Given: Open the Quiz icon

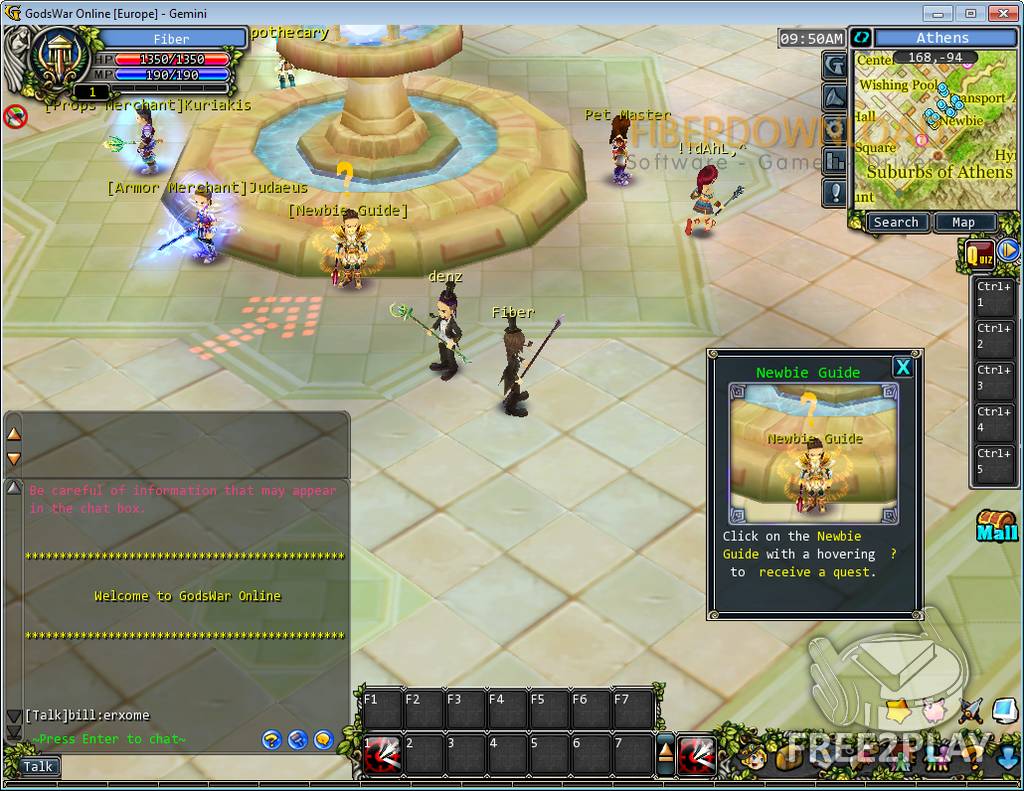Looking at the screenshot, I should (979, 253).
